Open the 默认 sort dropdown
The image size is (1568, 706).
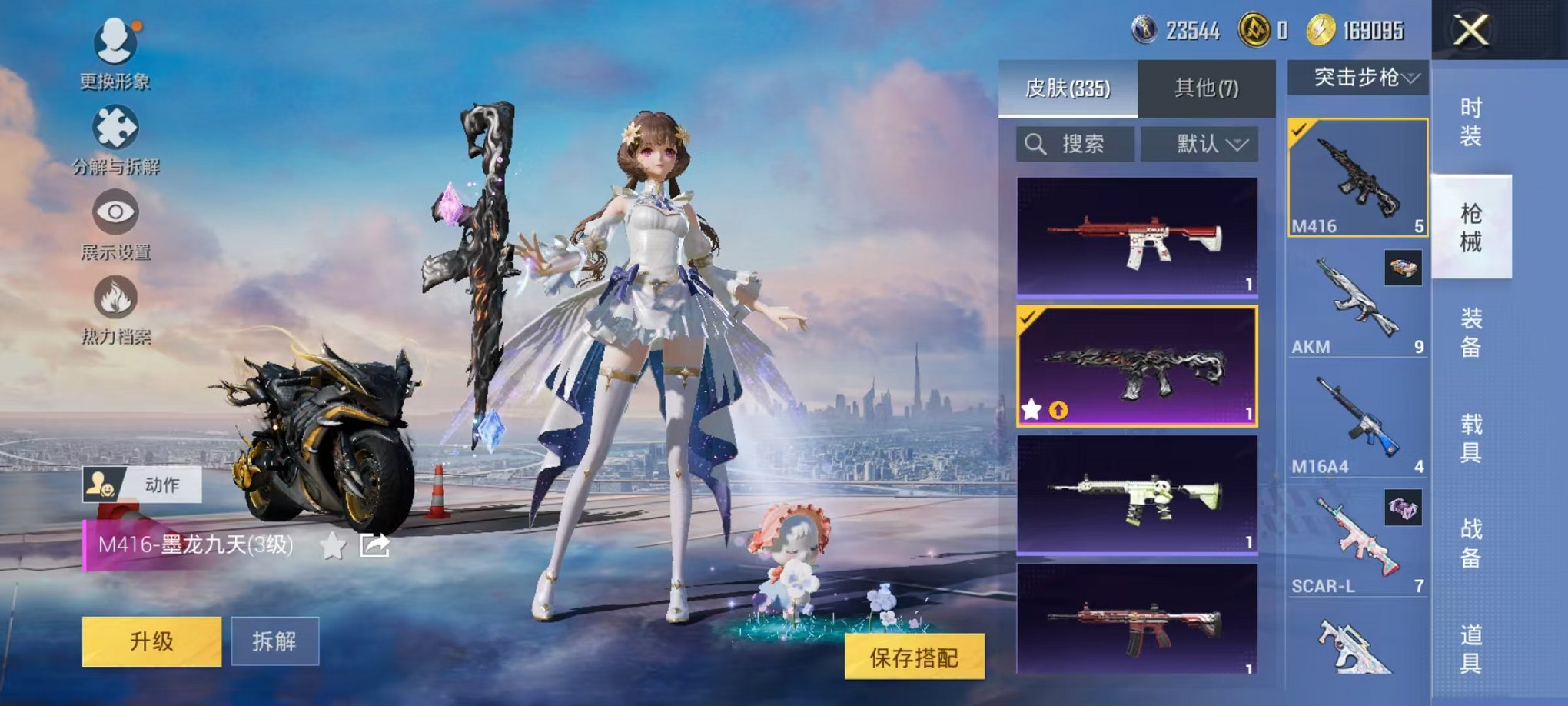click(x=1202, y=145)
